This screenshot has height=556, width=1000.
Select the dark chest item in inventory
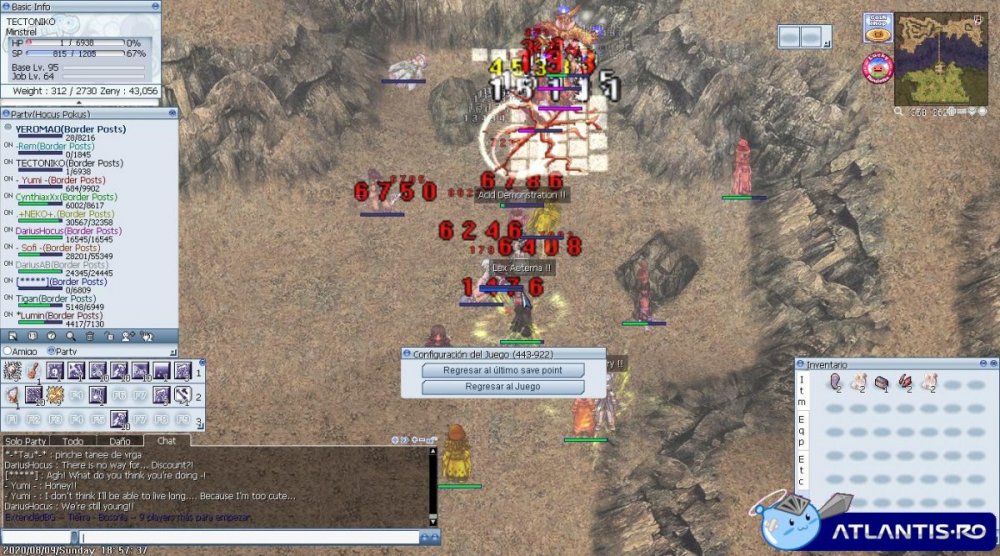click(x=881, y=382)
